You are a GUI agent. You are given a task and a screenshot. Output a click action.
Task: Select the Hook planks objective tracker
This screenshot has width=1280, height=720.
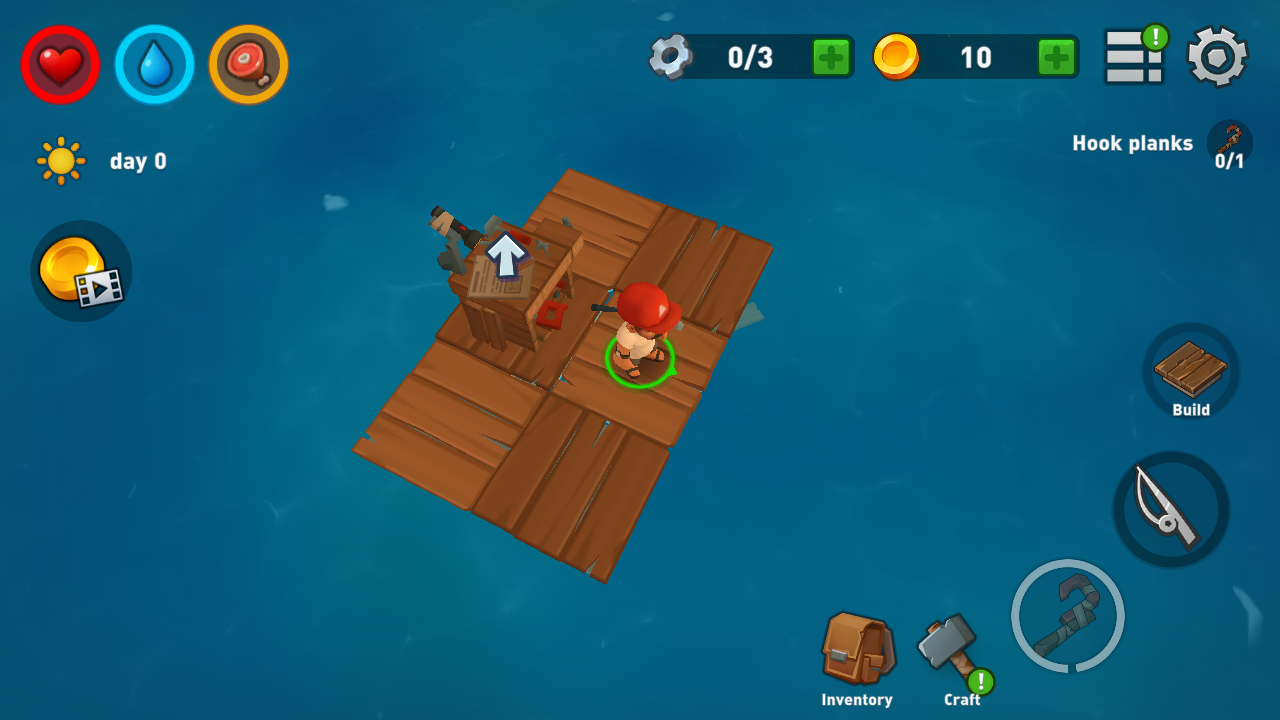[1160, 145]
